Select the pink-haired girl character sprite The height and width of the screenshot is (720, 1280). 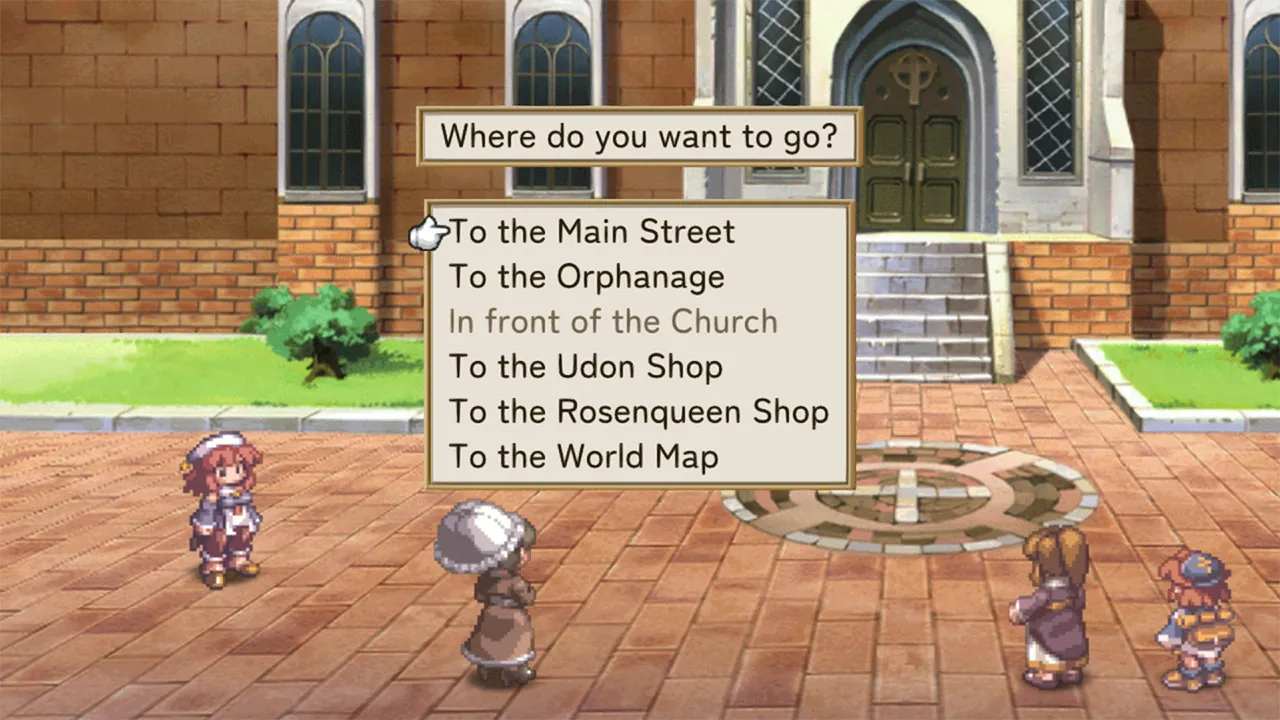(223, 510)
